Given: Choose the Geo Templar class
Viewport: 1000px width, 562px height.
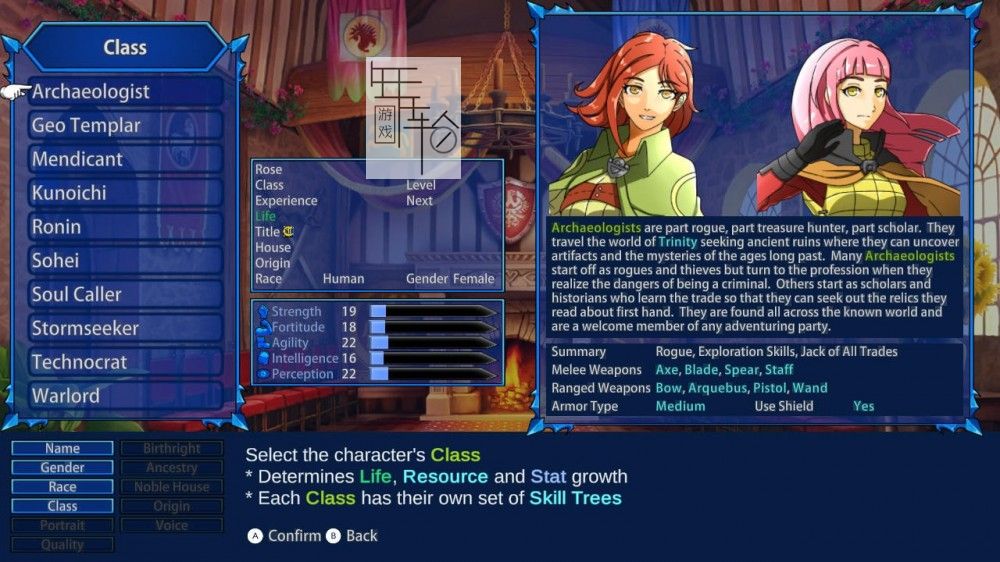Looking at the screenshot, I should (125, 126).
